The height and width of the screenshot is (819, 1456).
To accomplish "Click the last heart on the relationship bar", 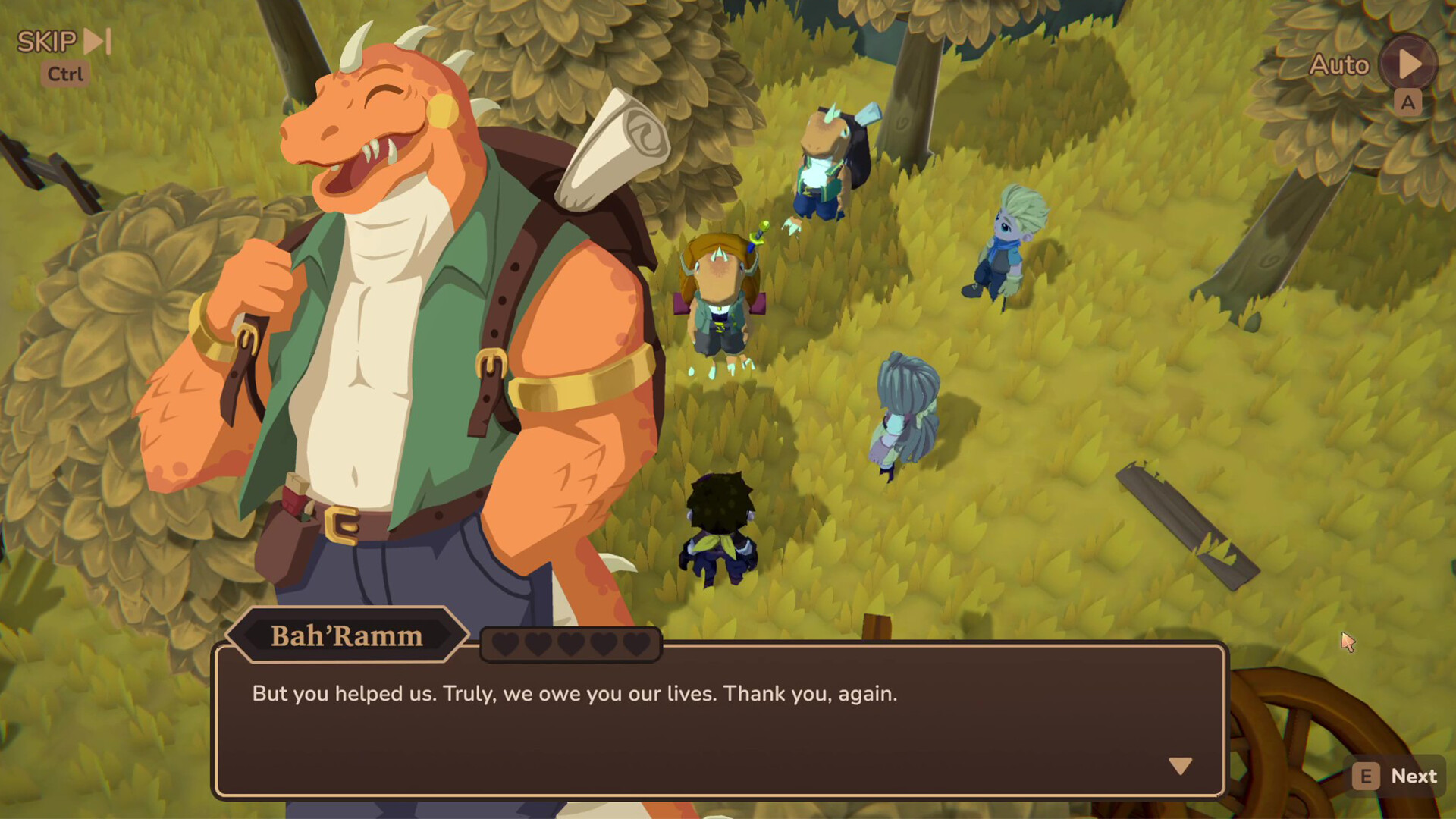I will pyautogui.click(x=635, y=642).
